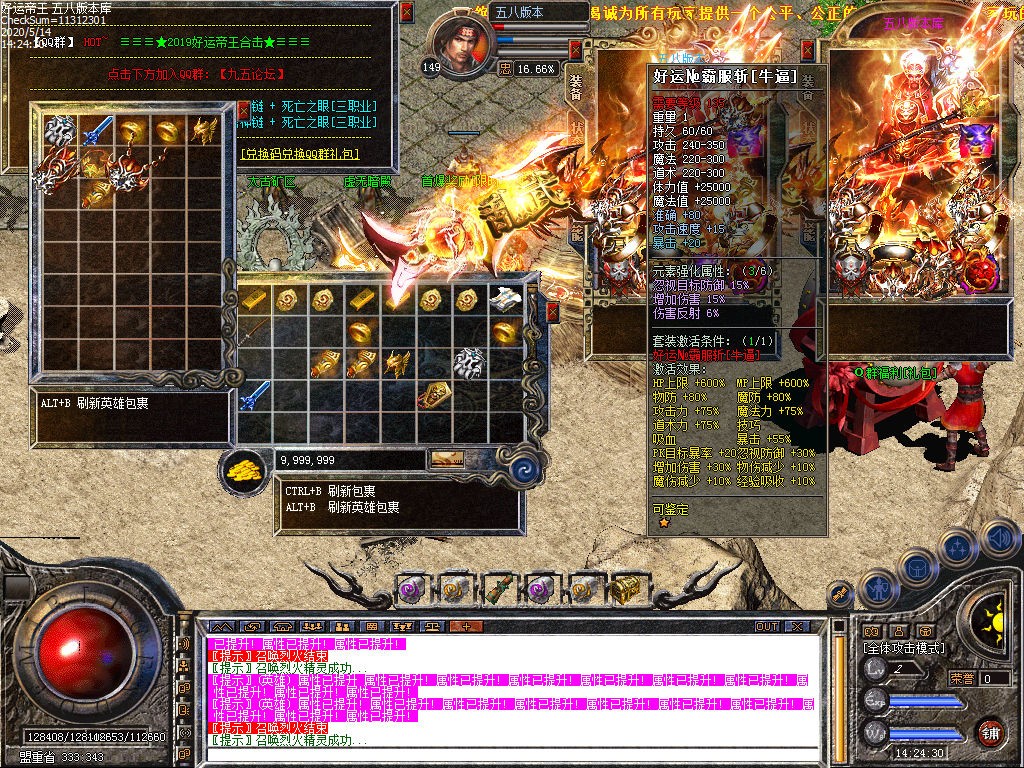
Task: Close the chat panel with X button
Action: point(797,626)
